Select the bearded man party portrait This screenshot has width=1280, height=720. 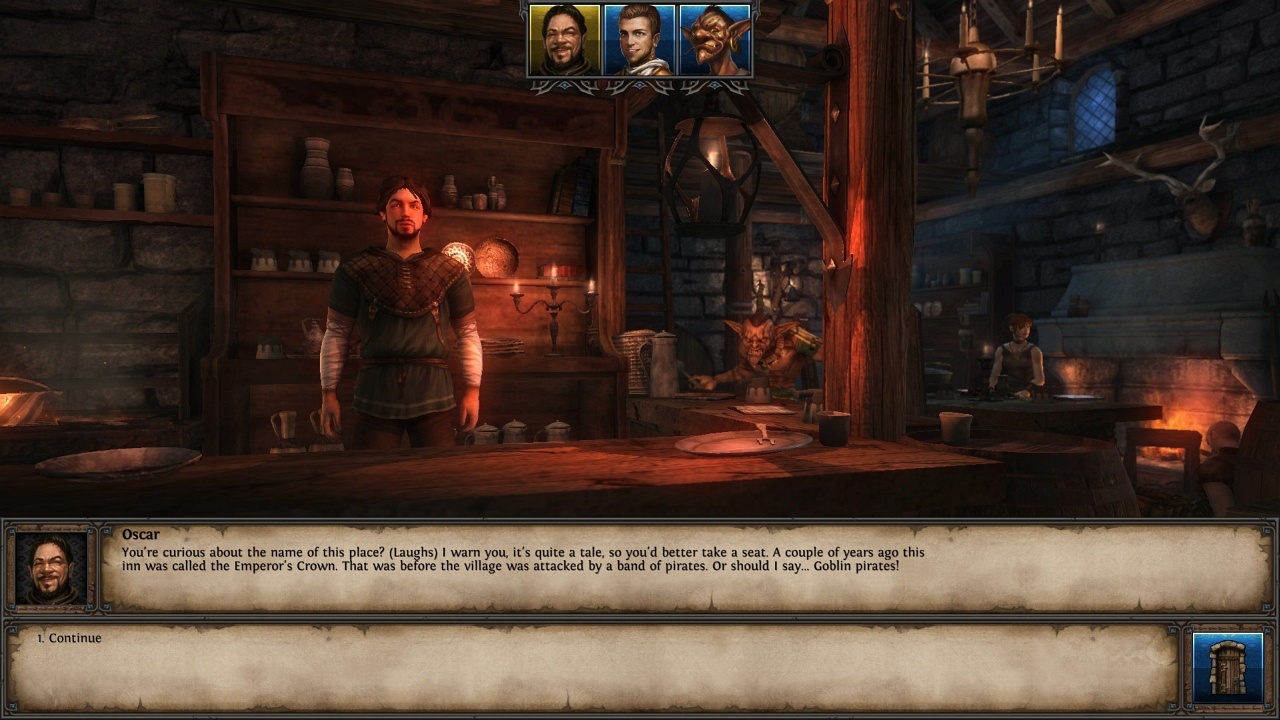564,40
